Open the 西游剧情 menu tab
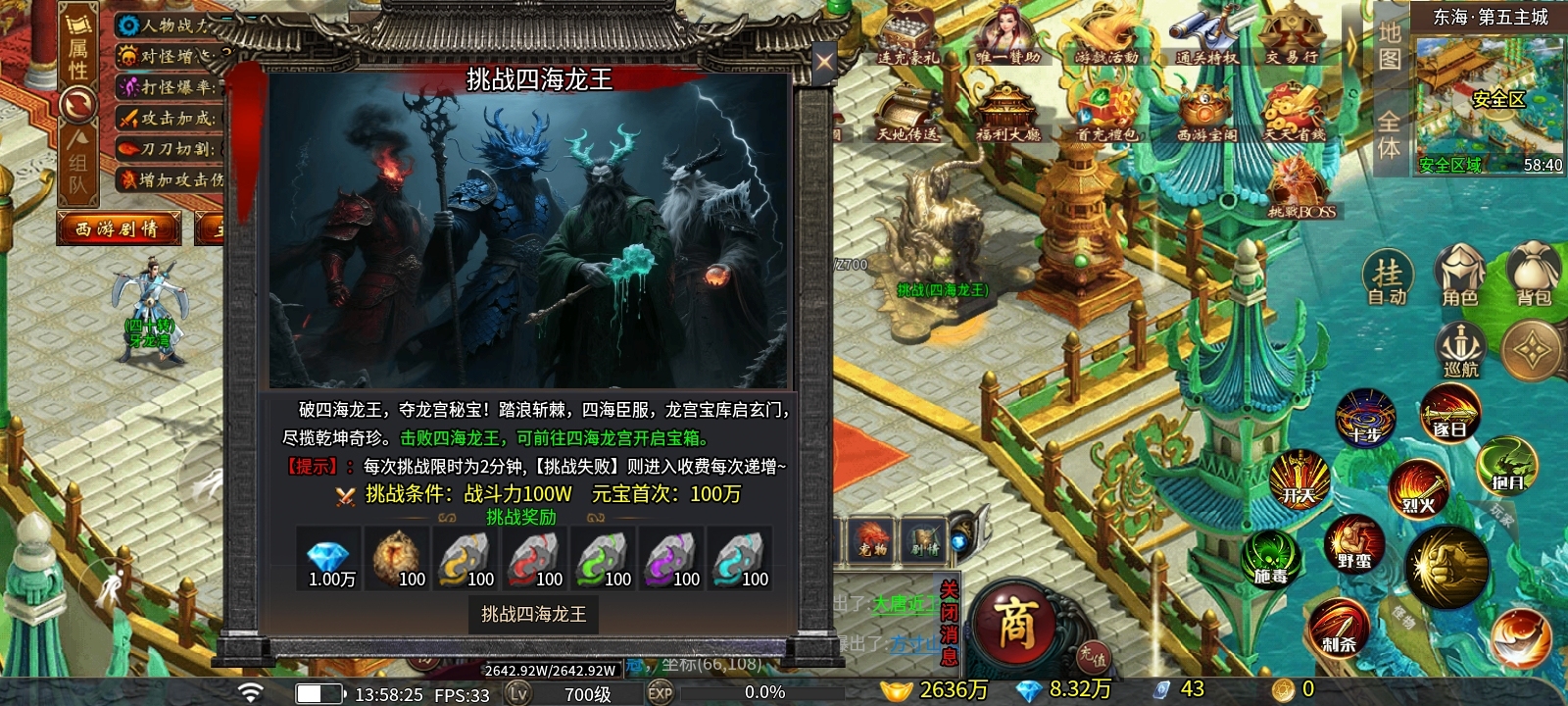This screenshot has width=1568, height=706. pyautogui.click(x=120, y=227)
